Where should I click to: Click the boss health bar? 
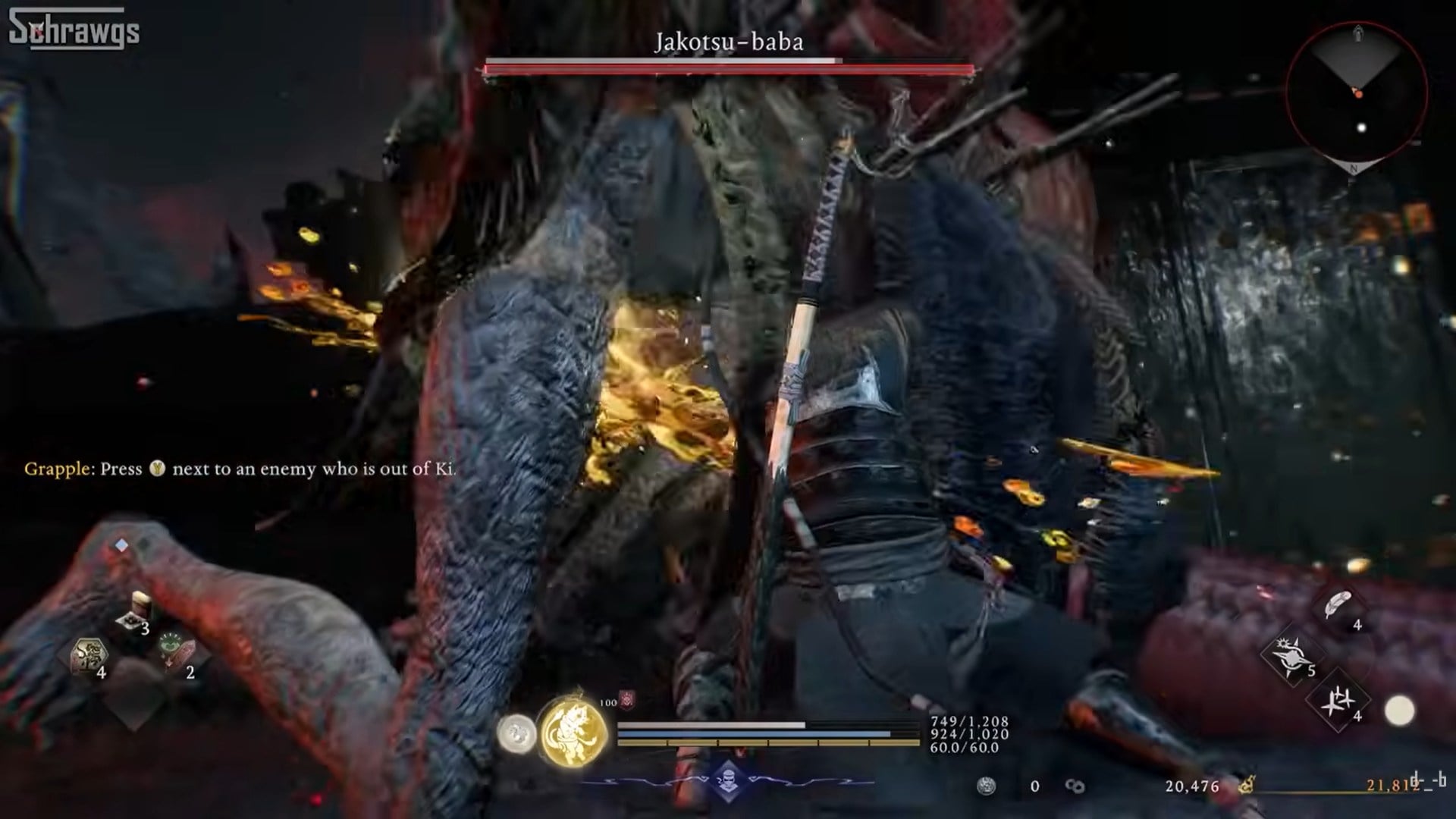pos(726,67)
